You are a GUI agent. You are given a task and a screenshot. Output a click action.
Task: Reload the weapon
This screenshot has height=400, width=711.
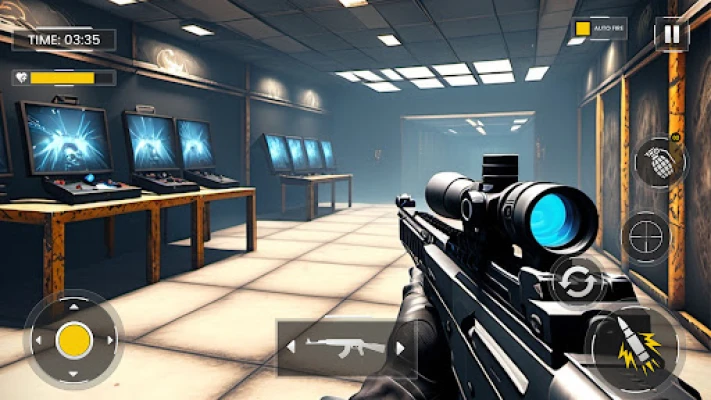577,282
